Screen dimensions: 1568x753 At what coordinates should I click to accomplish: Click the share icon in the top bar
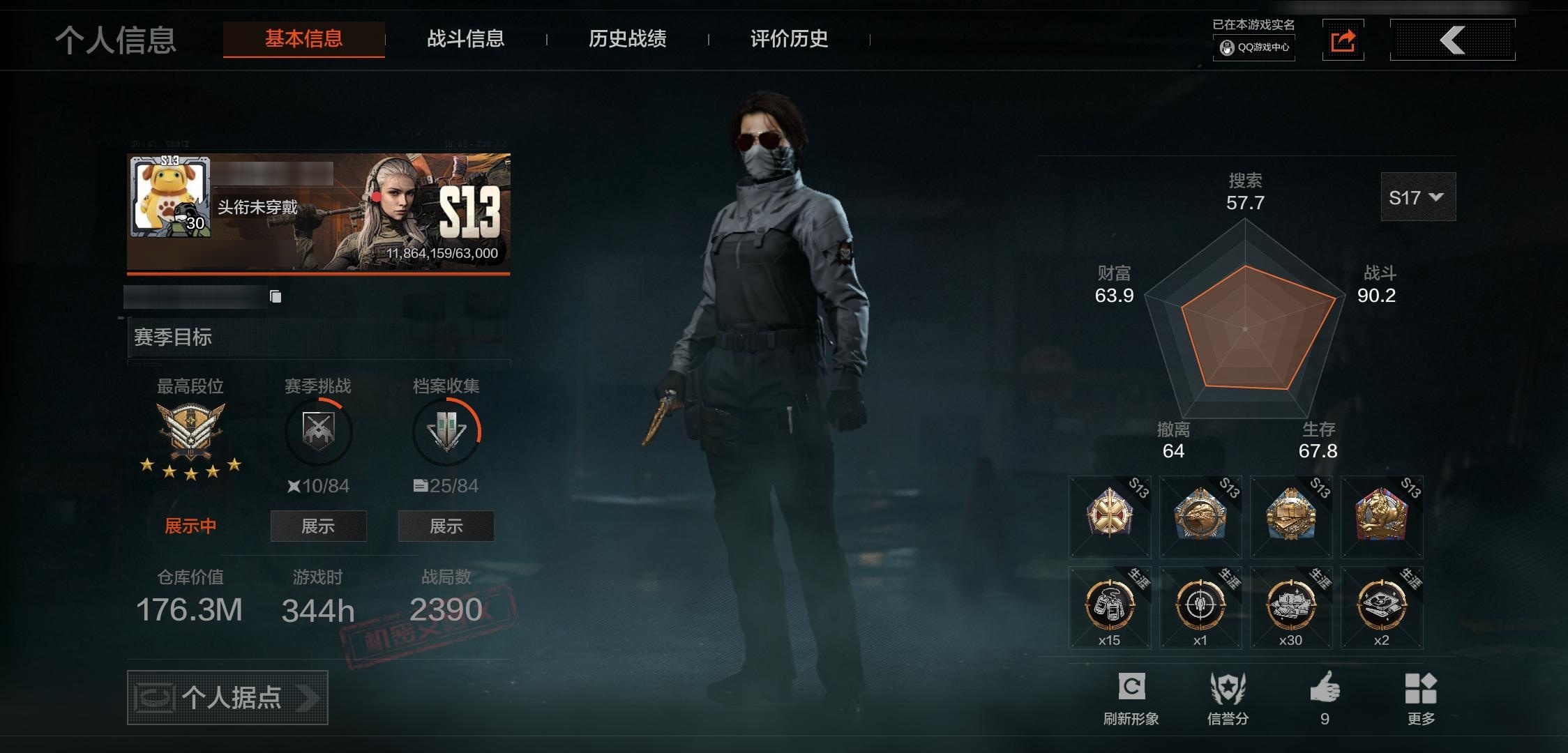pyautogui.click(x=1343, y=39)
